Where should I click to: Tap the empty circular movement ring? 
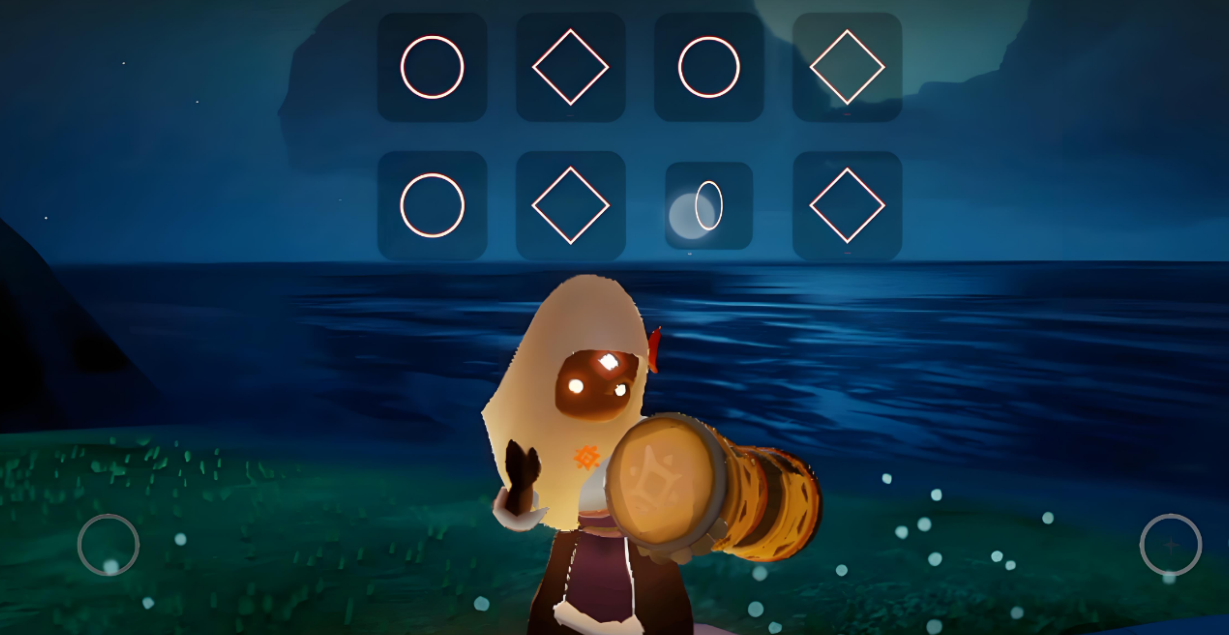108,544
